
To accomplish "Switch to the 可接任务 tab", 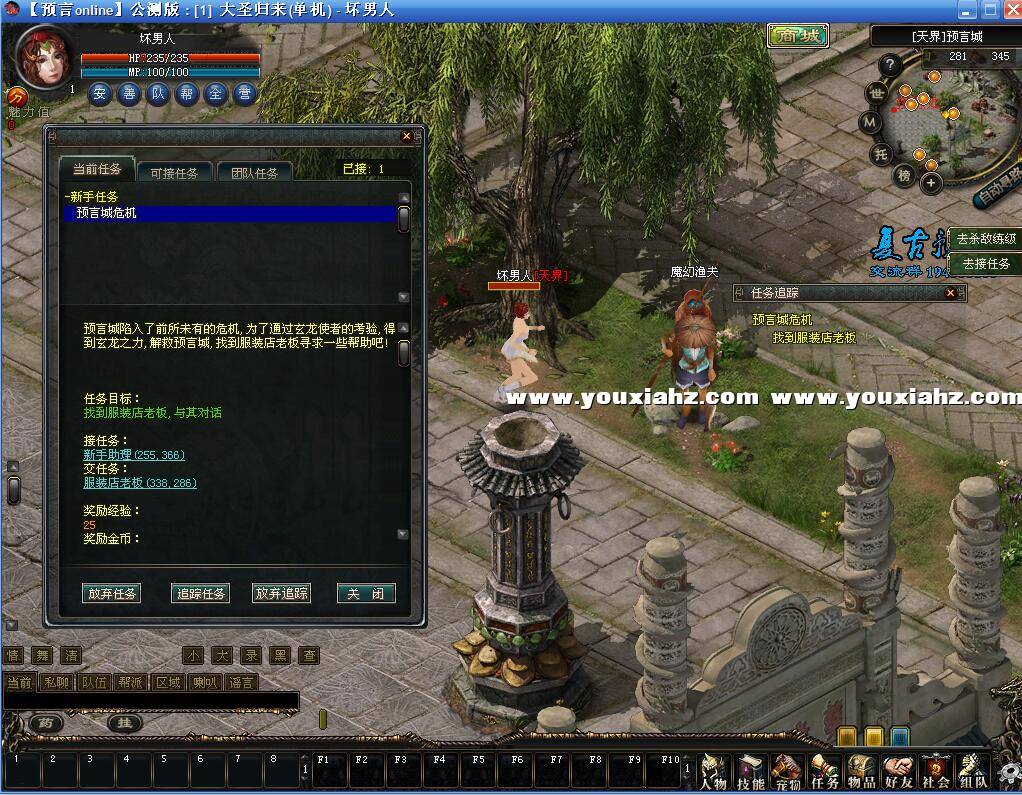I will (174, 172).
